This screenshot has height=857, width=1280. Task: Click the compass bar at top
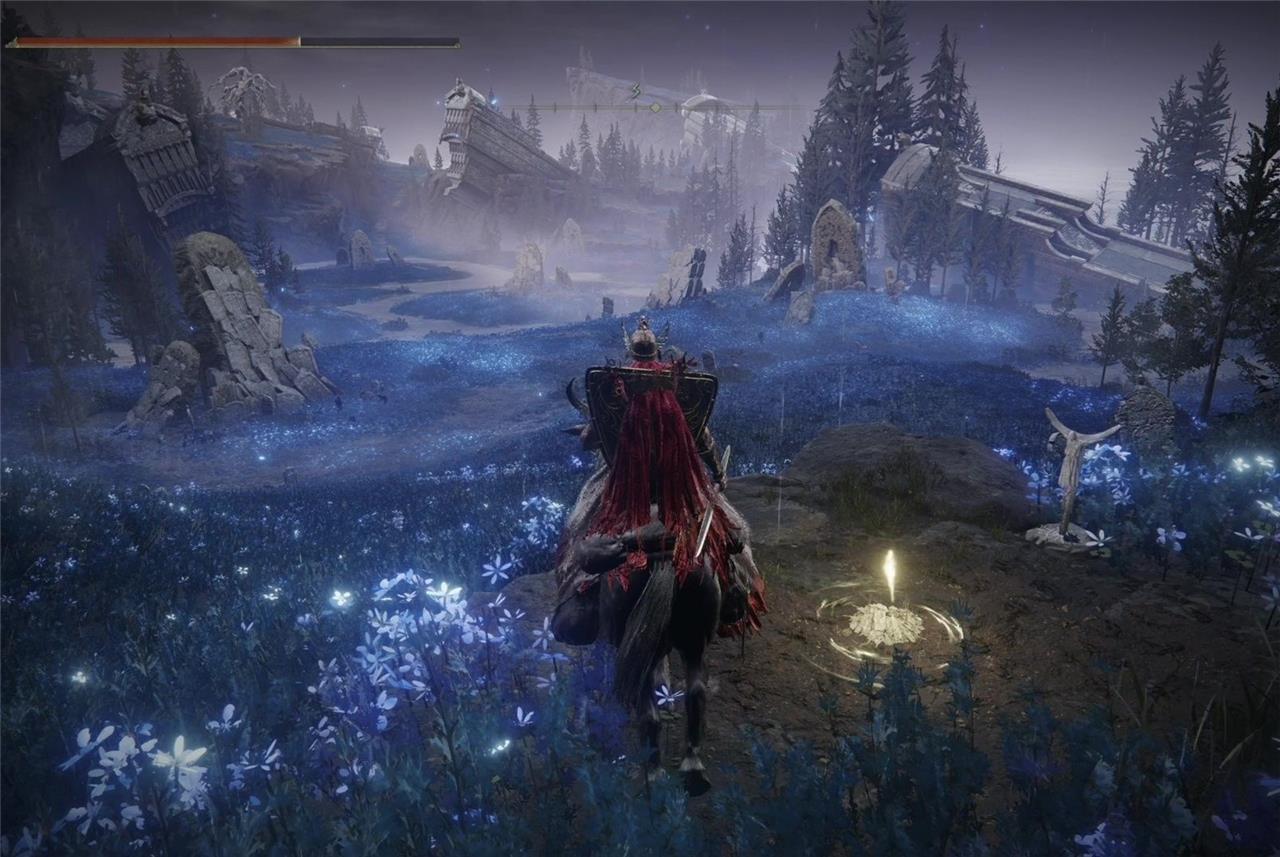pos(655,107)
